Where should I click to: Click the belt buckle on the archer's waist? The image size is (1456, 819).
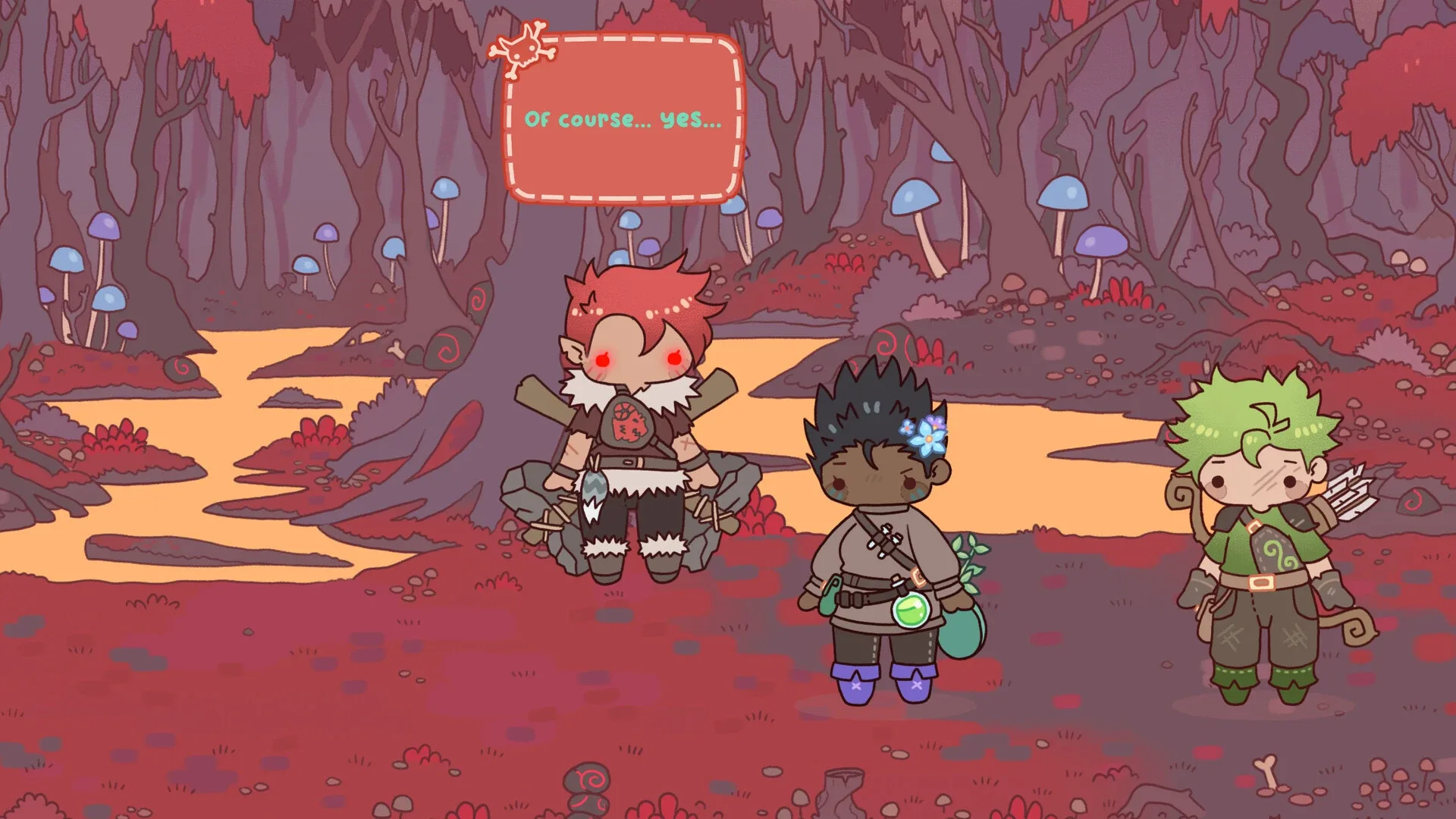click(1261, 582)
